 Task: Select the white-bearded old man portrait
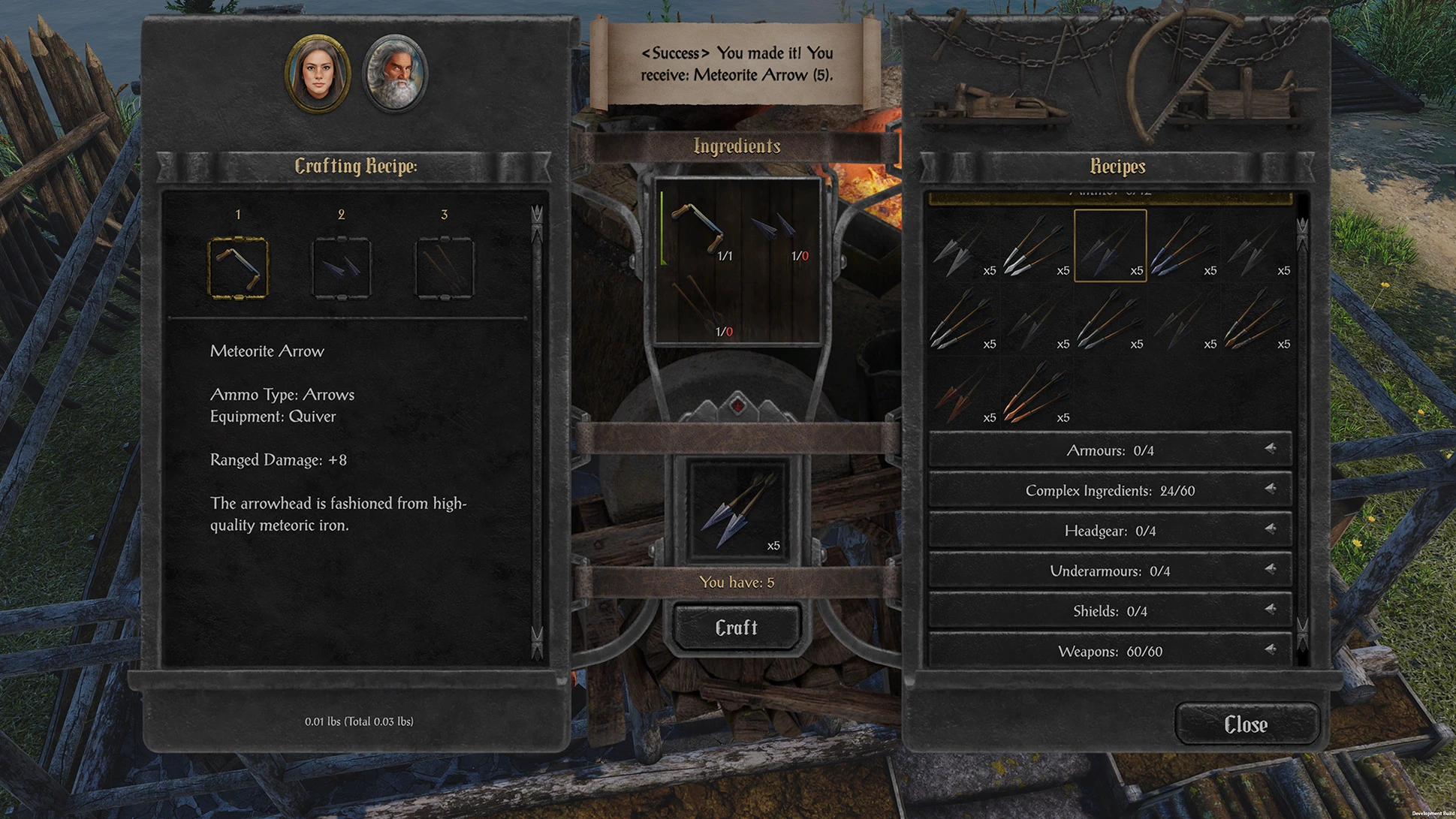pyautogui.click(x=396, y=74)
